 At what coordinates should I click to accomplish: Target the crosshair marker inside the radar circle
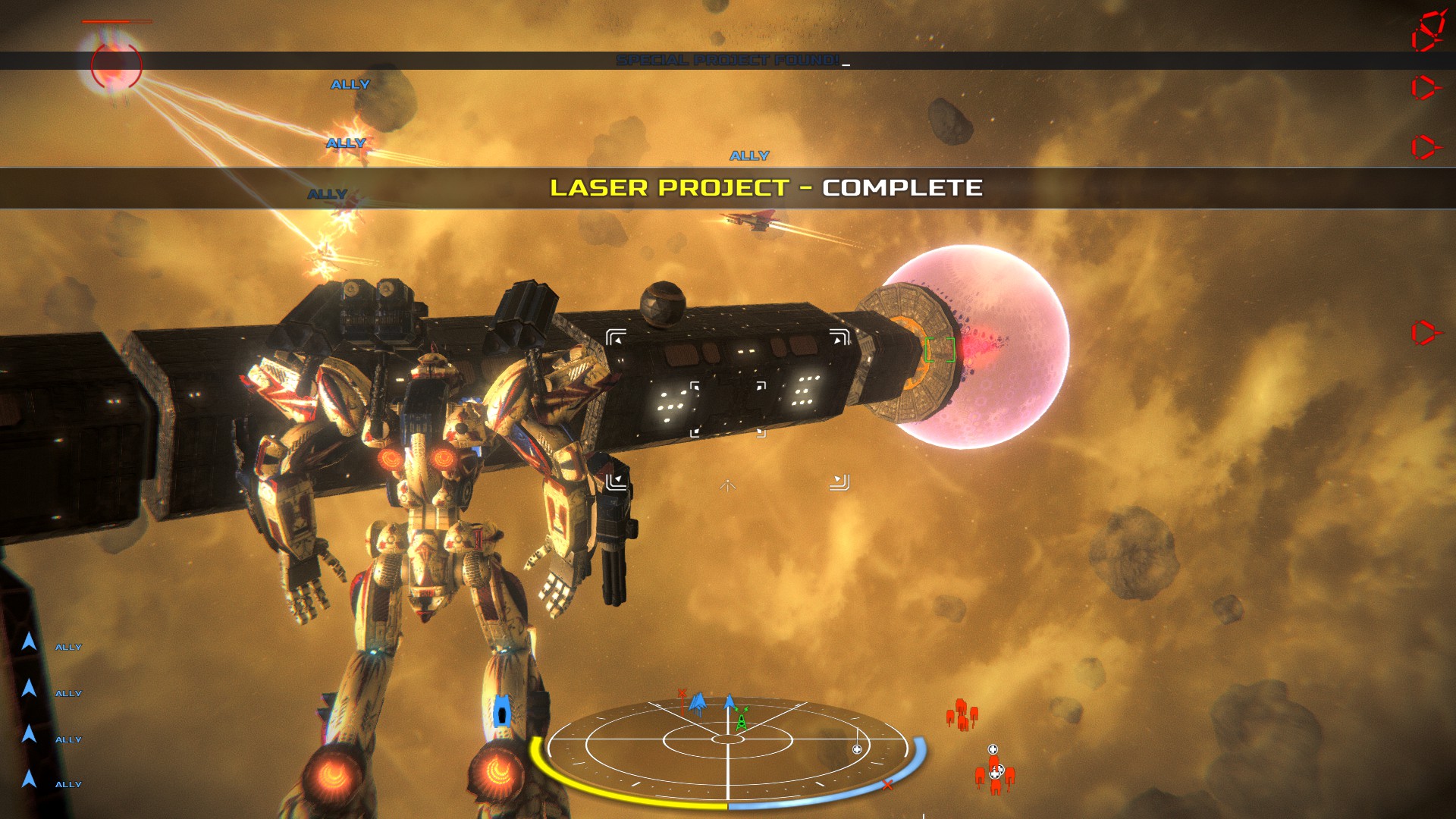coord(857,749)
